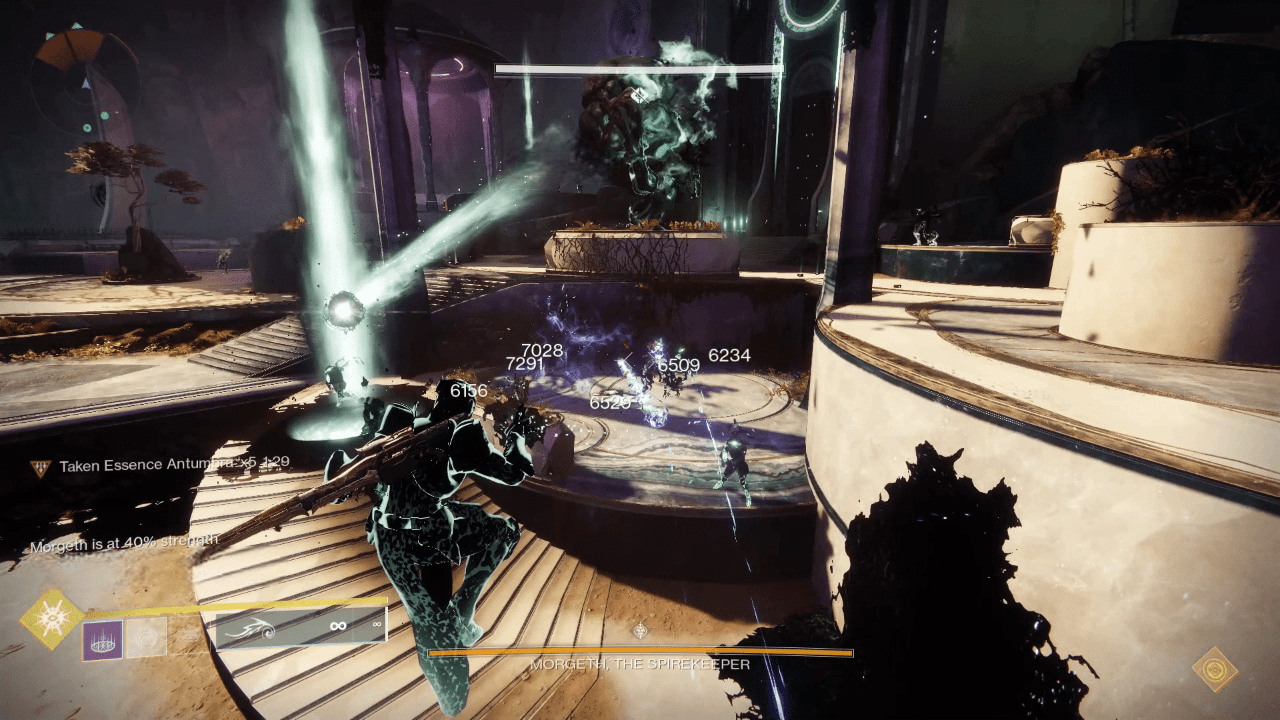Screen dimensions: 1280x720
Task: Click the golden Super ability diamond icon
Action: tap(53, 619)
